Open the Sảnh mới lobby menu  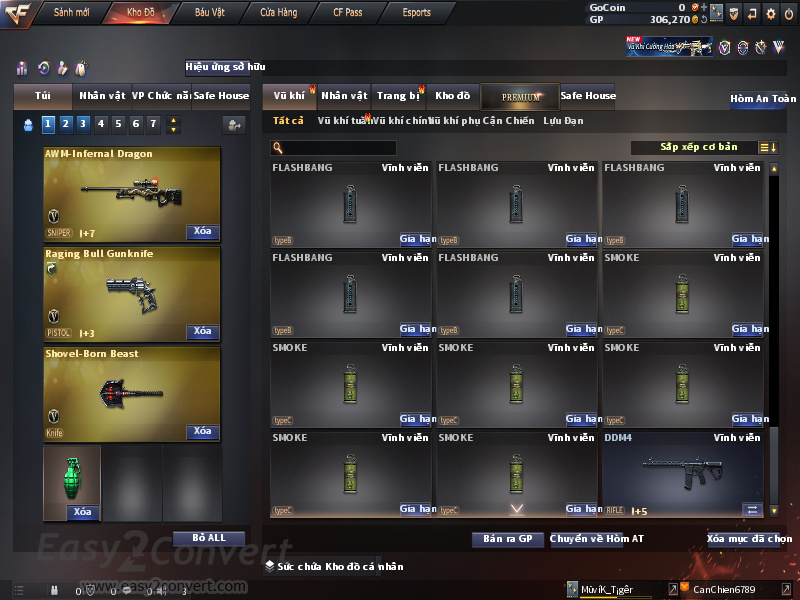click(71, 13)
